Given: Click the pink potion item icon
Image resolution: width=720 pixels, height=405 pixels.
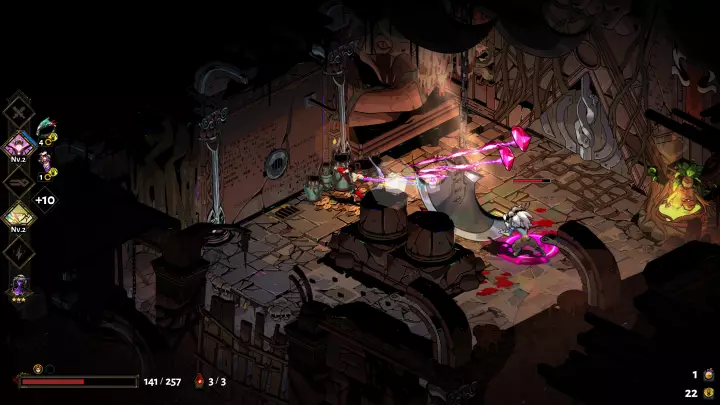Looking at the screenshot, I should [x=45, y=158].
